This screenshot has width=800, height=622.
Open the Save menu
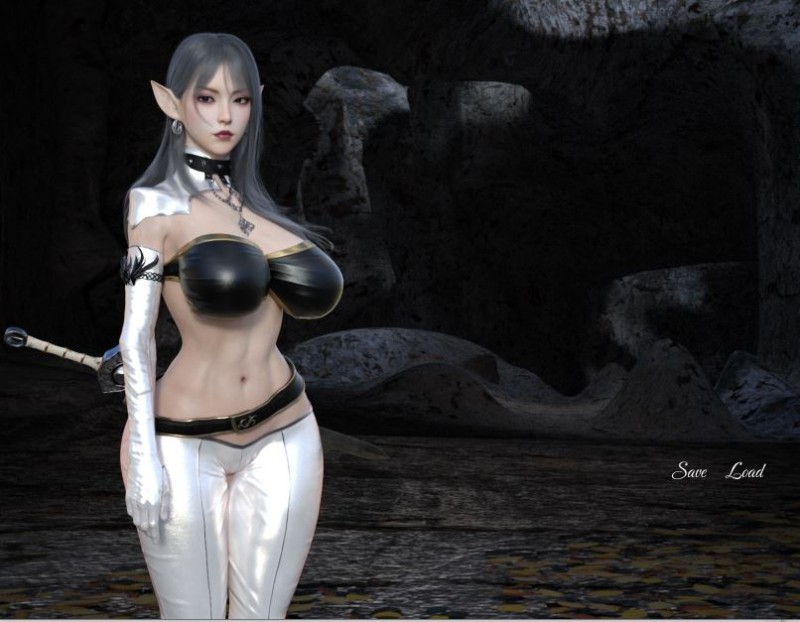pyautogui.click(x=689, y=471)
